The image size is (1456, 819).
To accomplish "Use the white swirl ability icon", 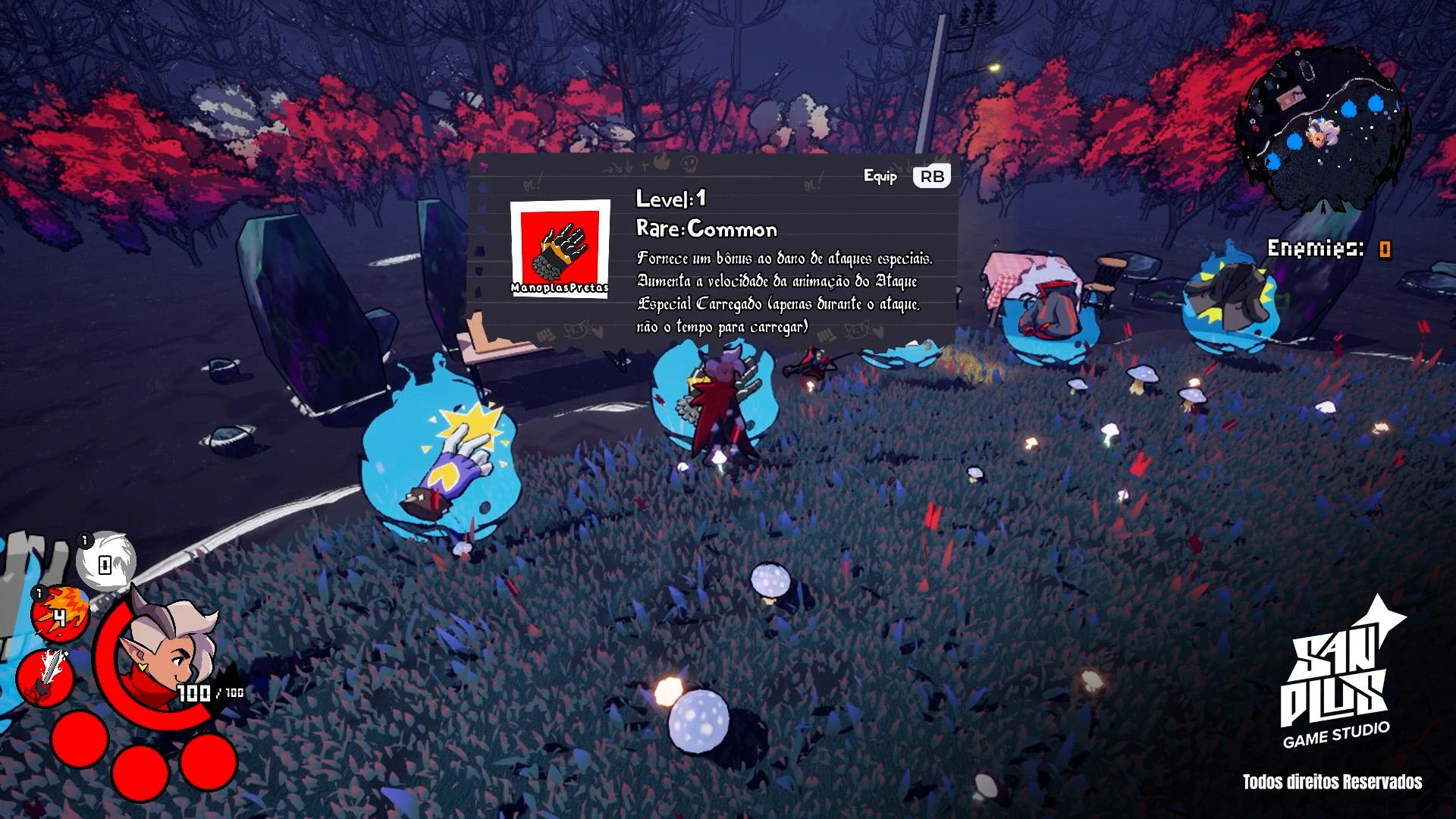I will pos(106,562).
